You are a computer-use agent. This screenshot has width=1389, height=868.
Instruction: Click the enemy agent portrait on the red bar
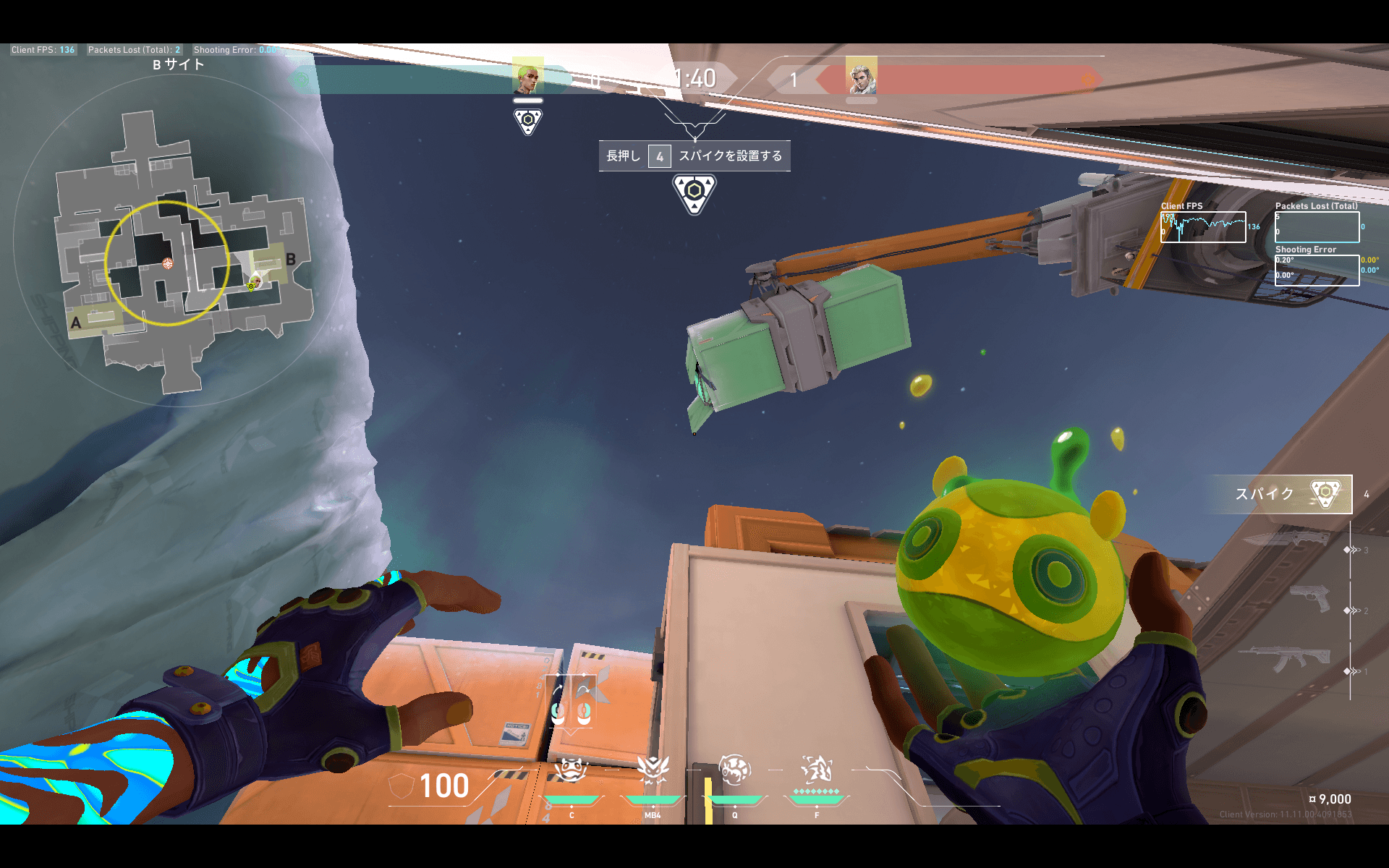(x=861, y=75)
